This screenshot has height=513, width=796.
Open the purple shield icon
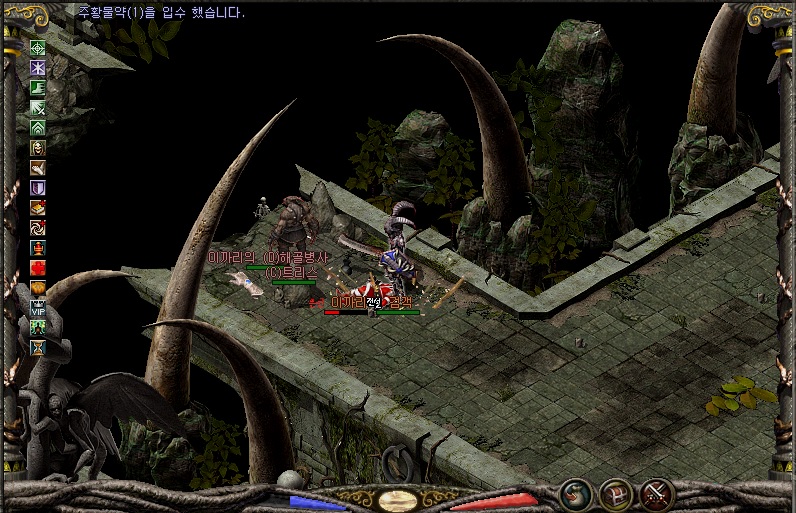click(38, 187)
